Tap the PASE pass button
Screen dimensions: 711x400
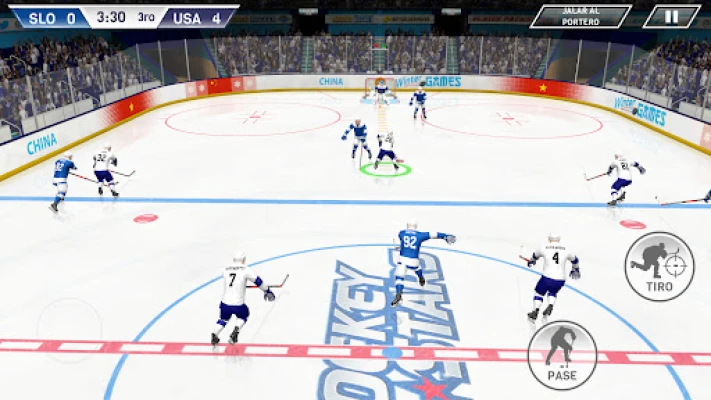click(x=562, y=354)
